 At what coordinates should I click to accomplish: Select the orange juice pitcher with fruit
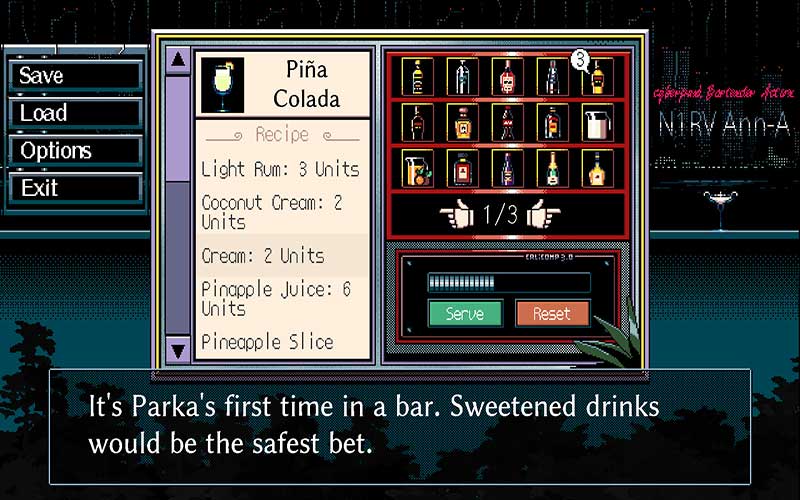point(417,169)
